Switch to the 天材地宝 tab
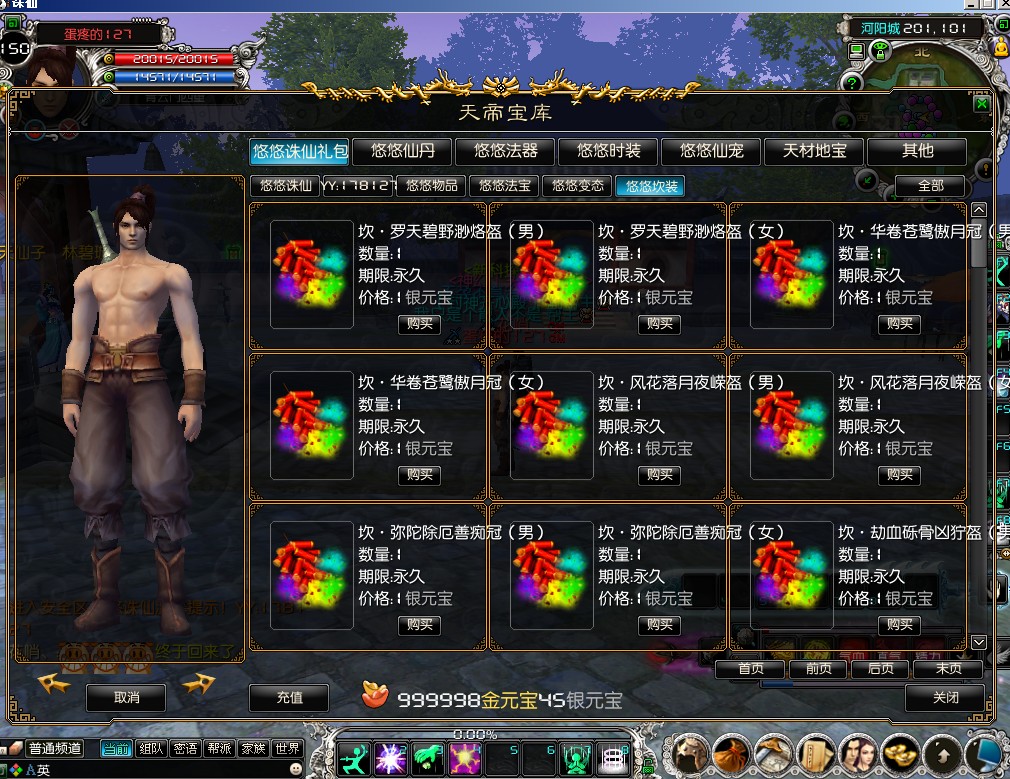 (814, 151)
